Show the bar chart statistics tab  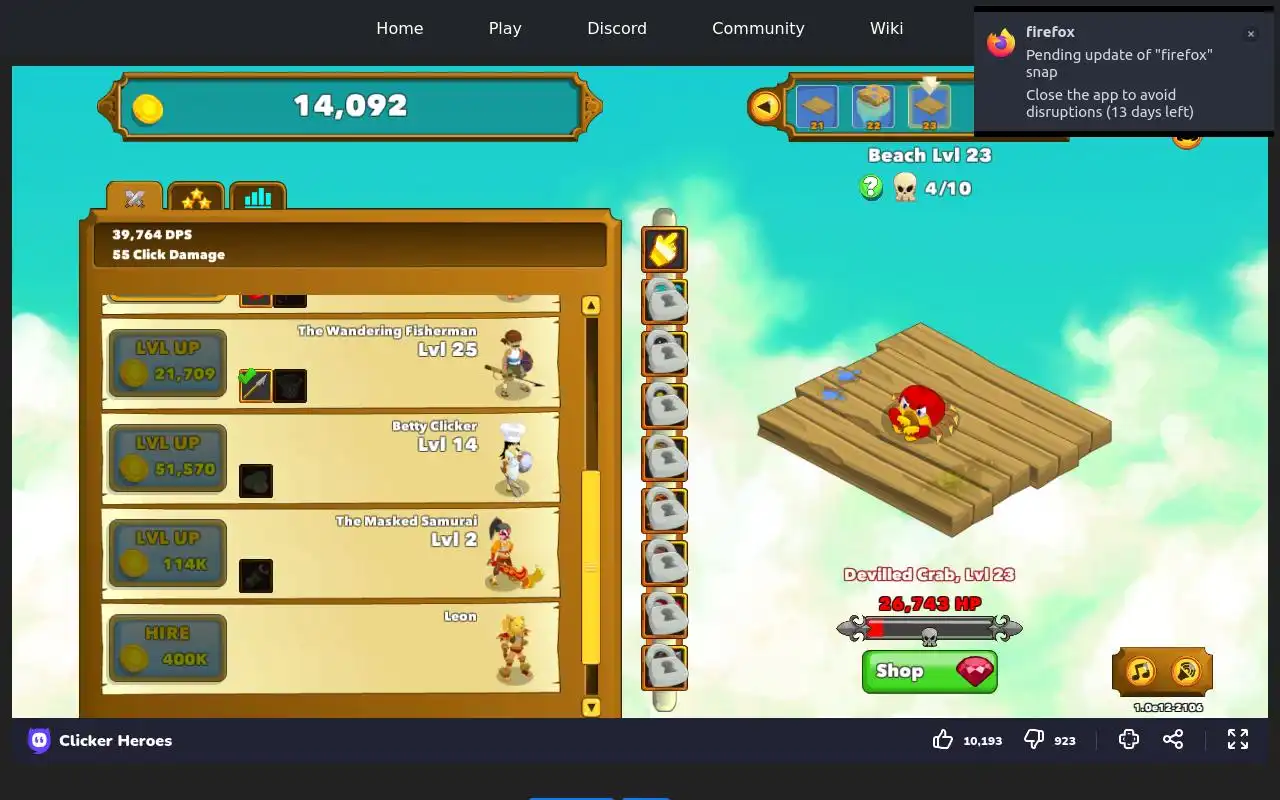tap(258, 198)
